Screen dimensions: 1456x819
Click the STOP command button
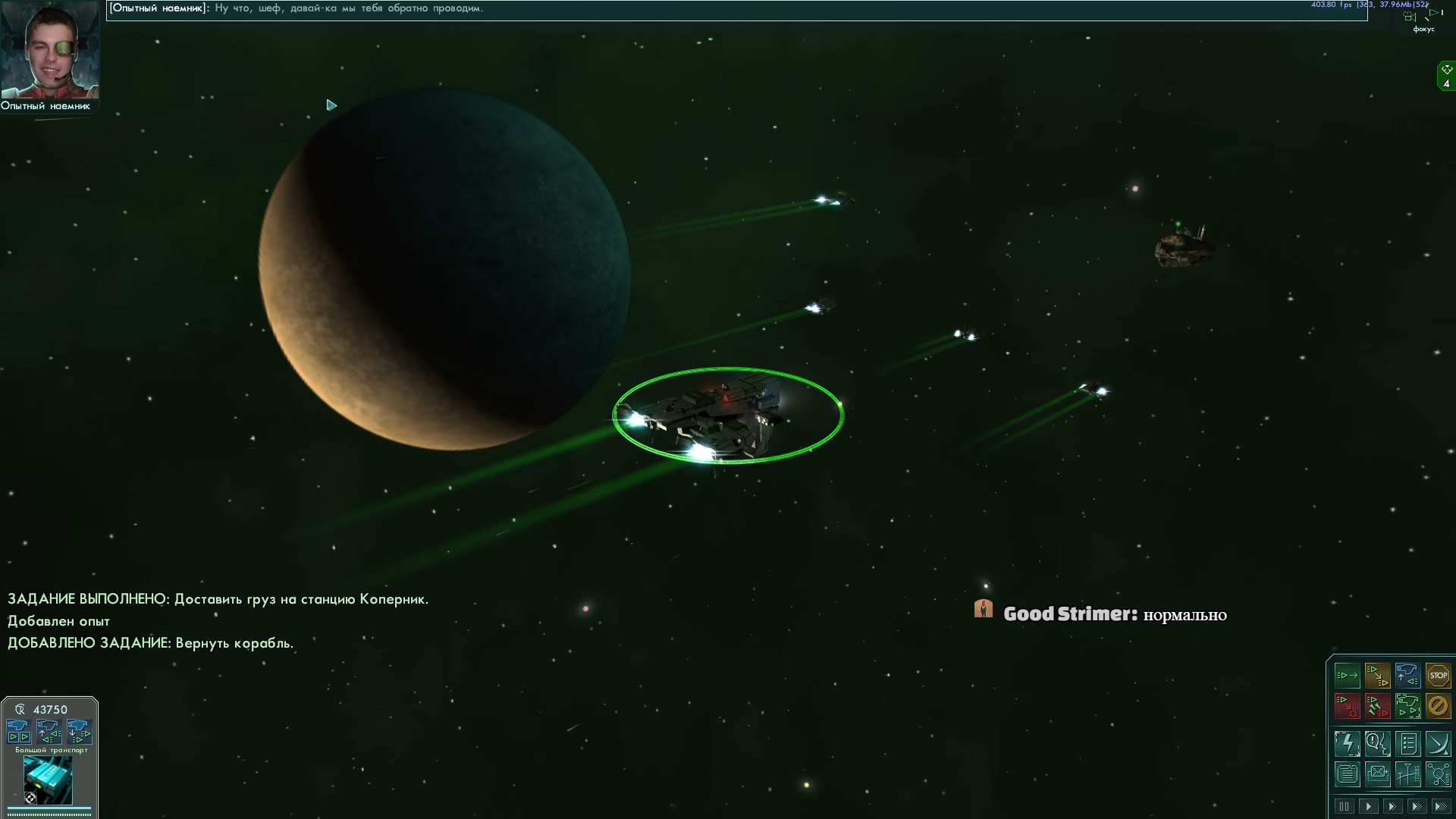(1438, 675)
